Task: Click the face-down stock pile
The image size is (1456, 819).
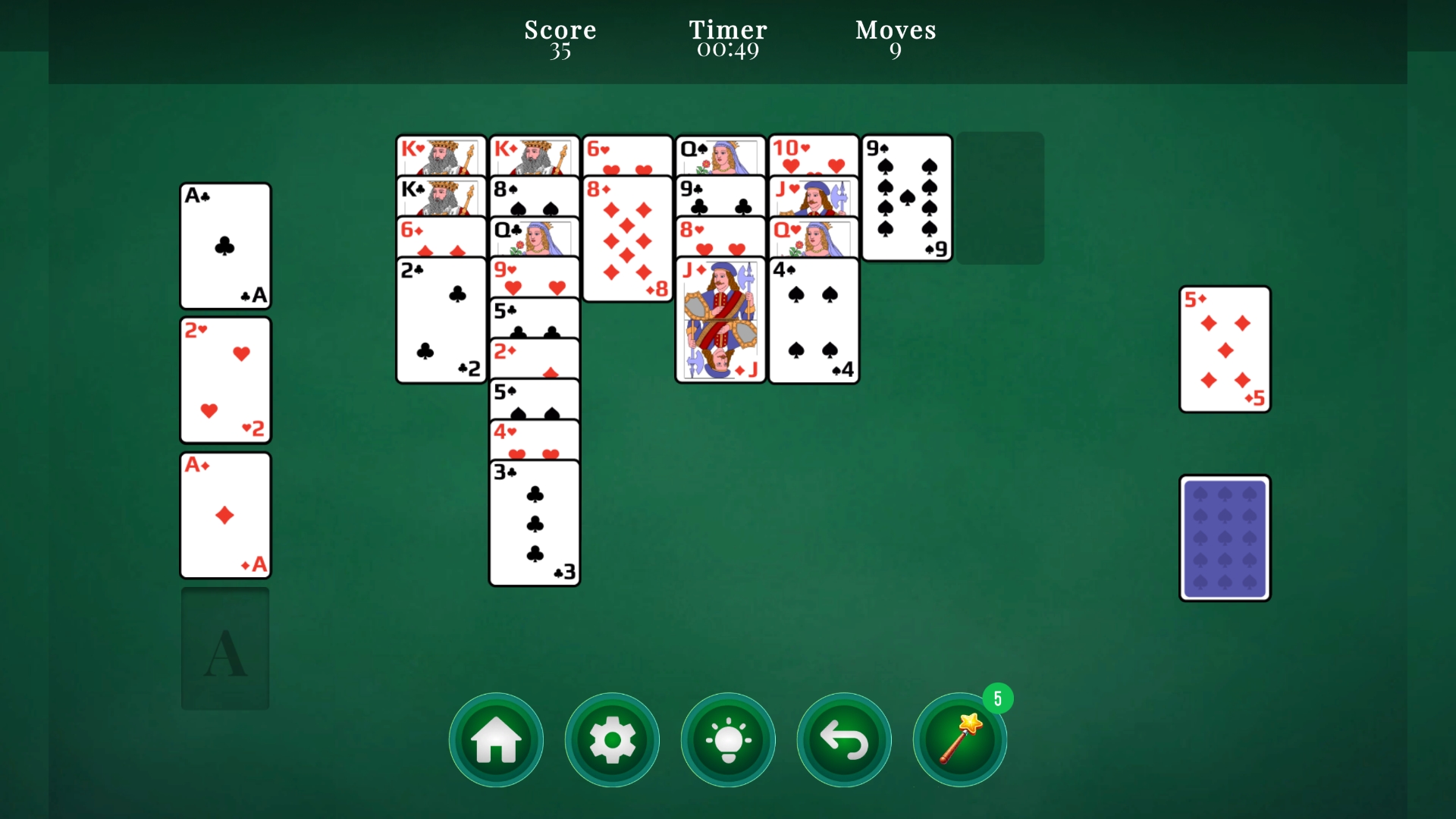Action: click(x=1224, y=537)
